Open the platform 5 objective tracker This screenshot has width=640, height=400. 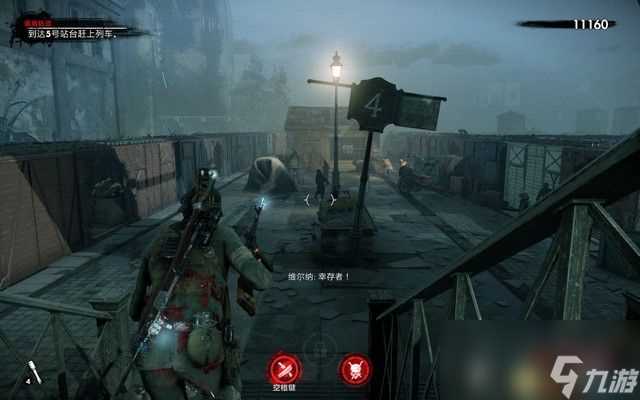tap(82, 31)
